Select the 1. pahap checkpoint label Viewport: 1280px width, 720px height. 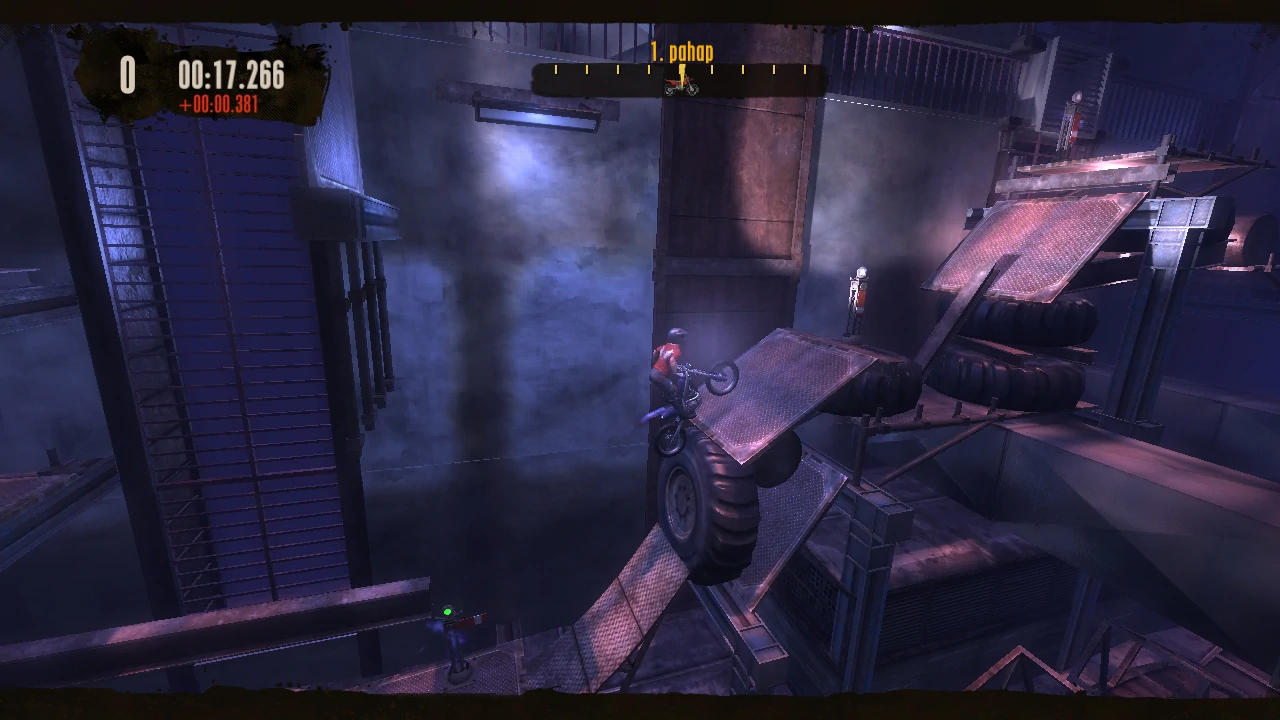pos(681,52)
